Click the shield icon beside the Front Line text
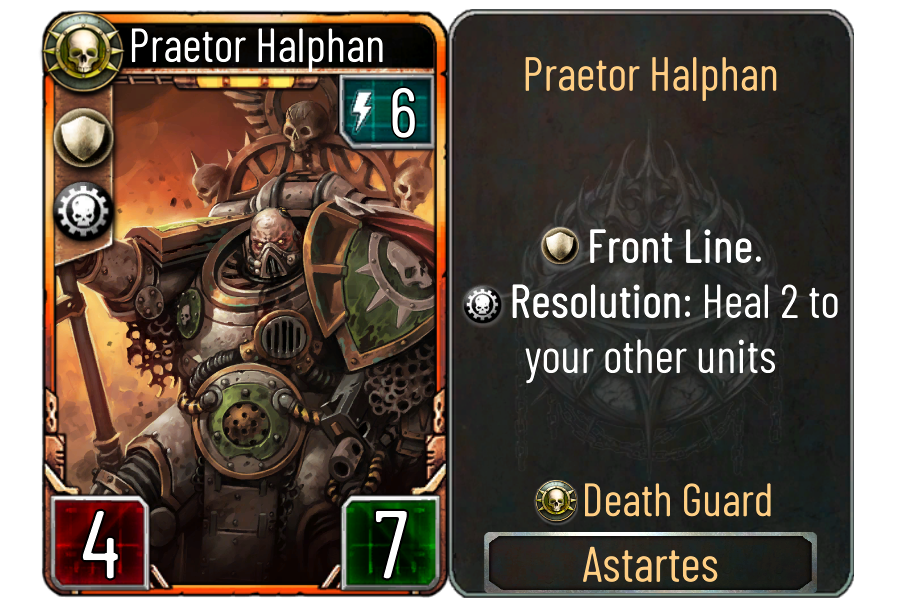This screenshot has width=900, height=600. (560, 248)
